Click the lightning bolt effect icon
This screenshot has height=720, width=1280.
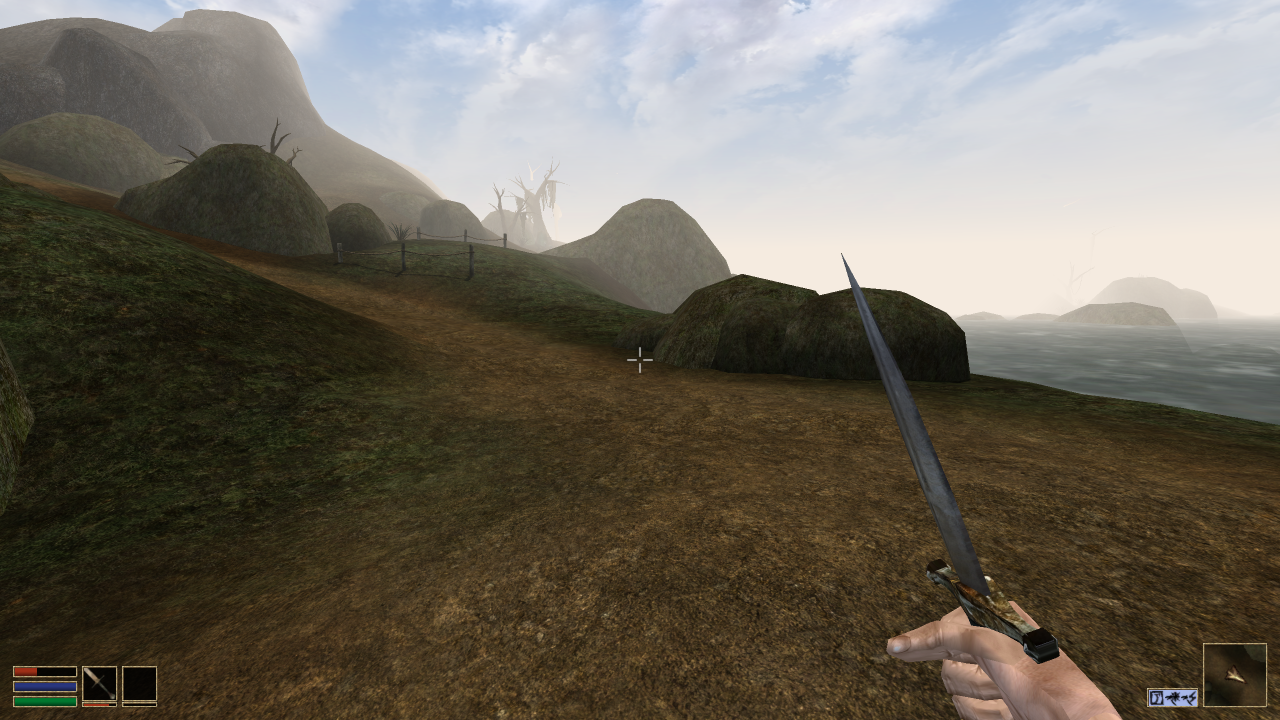point(1191,698)
